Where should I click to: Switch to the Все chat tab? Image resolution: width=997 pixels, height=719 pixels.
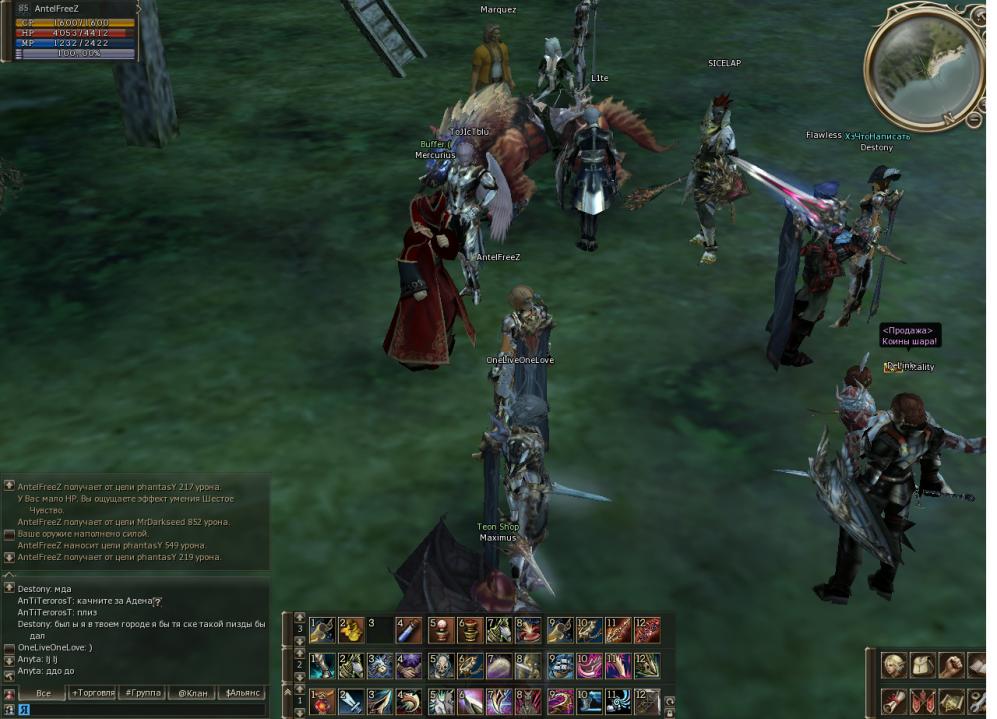pos(43,692)
